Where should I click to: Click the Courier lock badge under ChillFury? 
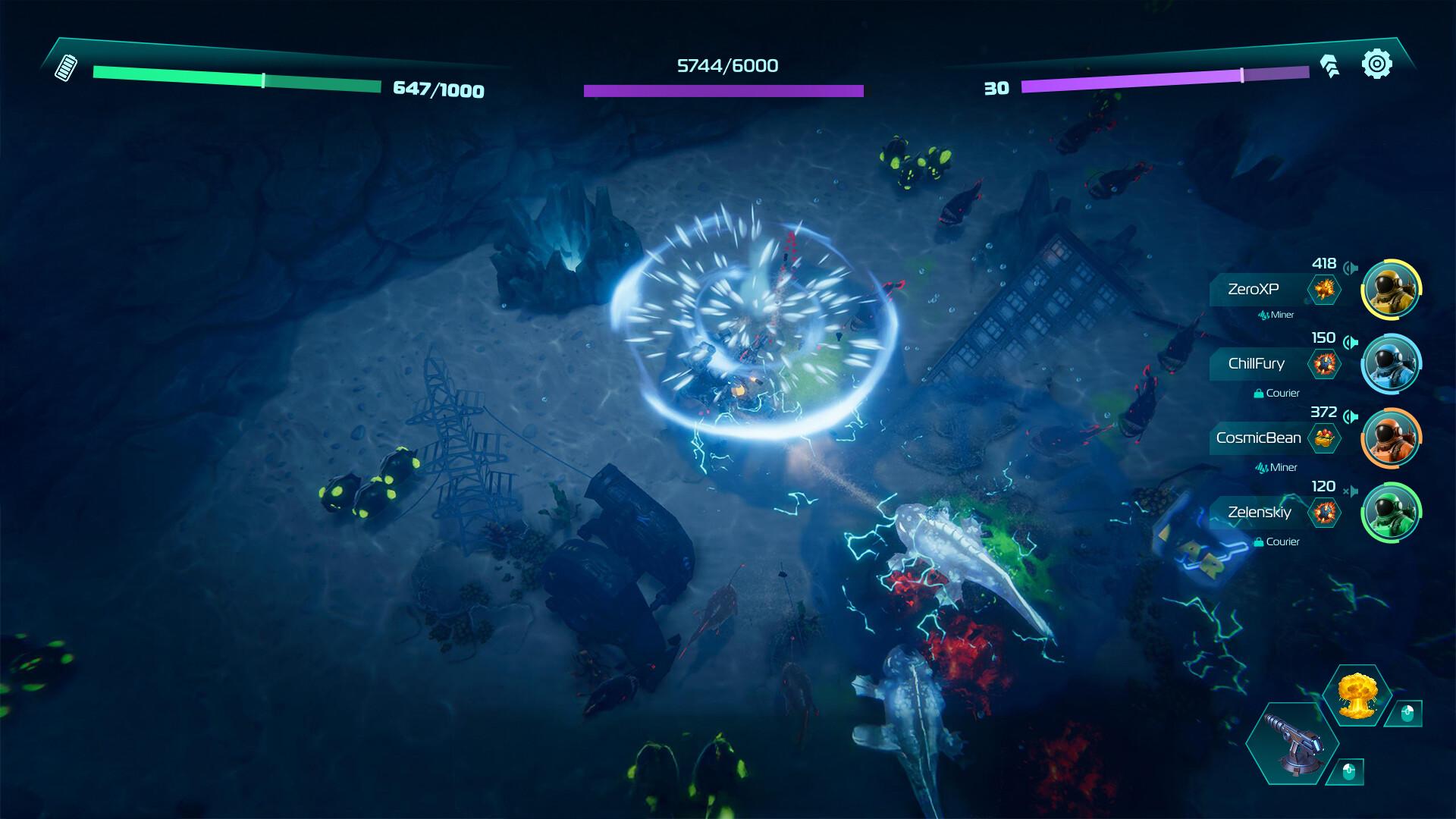coord(1259,392)
